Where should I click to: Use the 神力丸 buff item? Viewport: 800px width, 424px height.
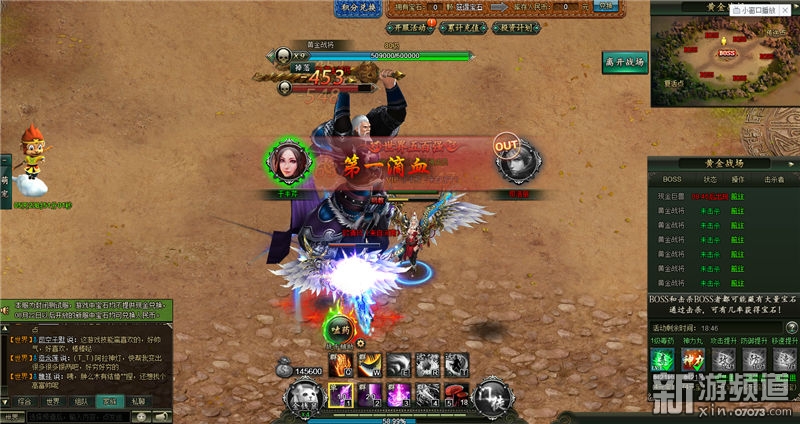pyautogui.click(x=689, y=358)
